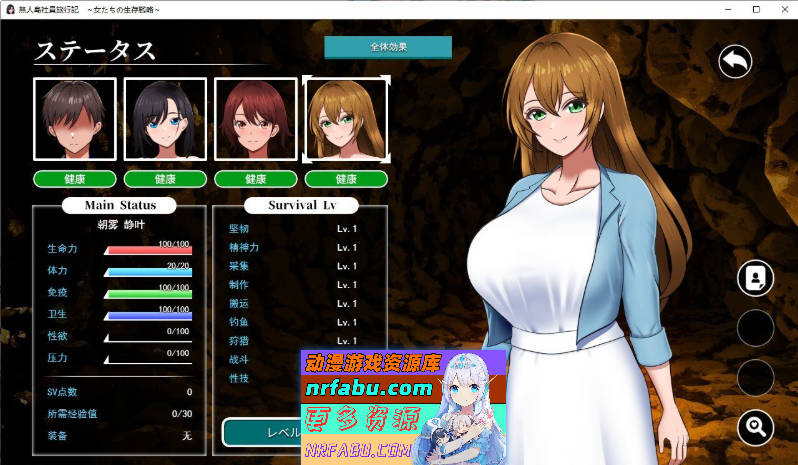Activate the magnifying glass zoom icon
The width and height of the screenshot is (798, 465).
coord(755,428)
